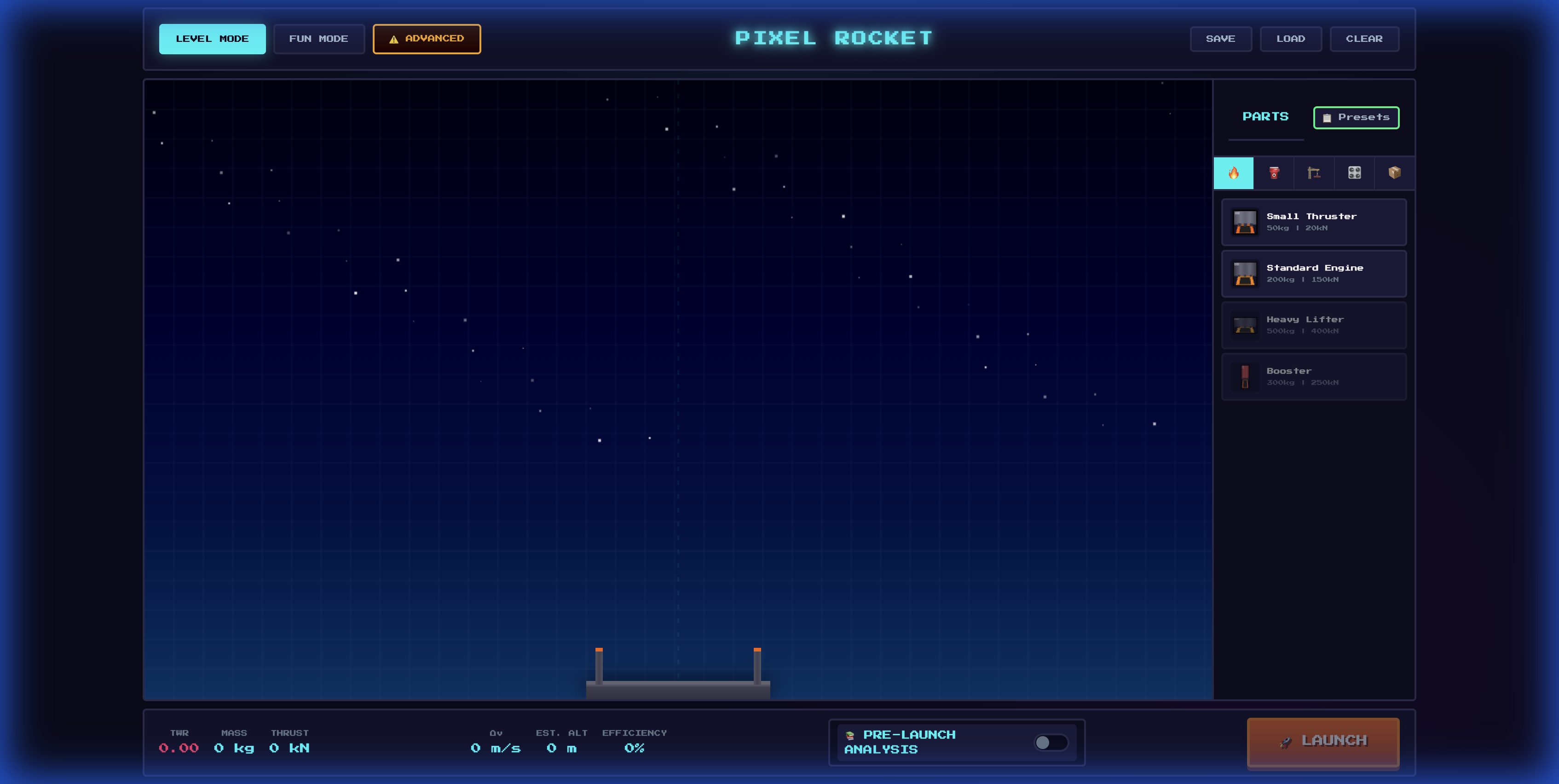Open the Presets panel
Viewport: 1559px width, 784px height.
(x=1356, y=118)
